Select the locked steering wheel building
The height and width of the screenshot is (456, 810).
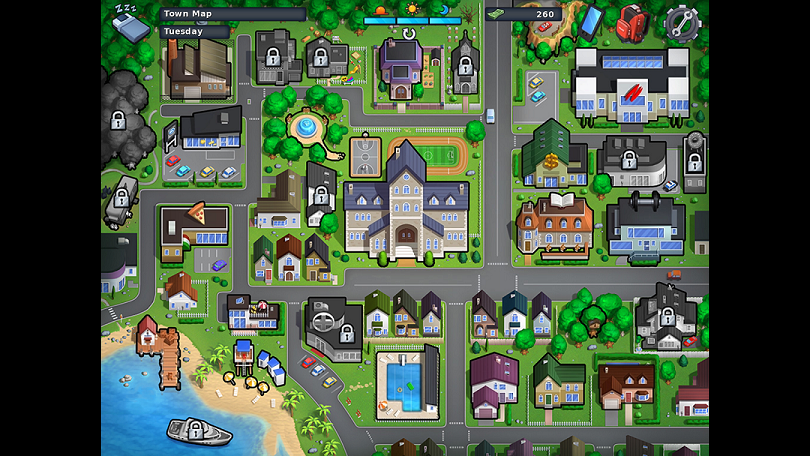(334, 328)
